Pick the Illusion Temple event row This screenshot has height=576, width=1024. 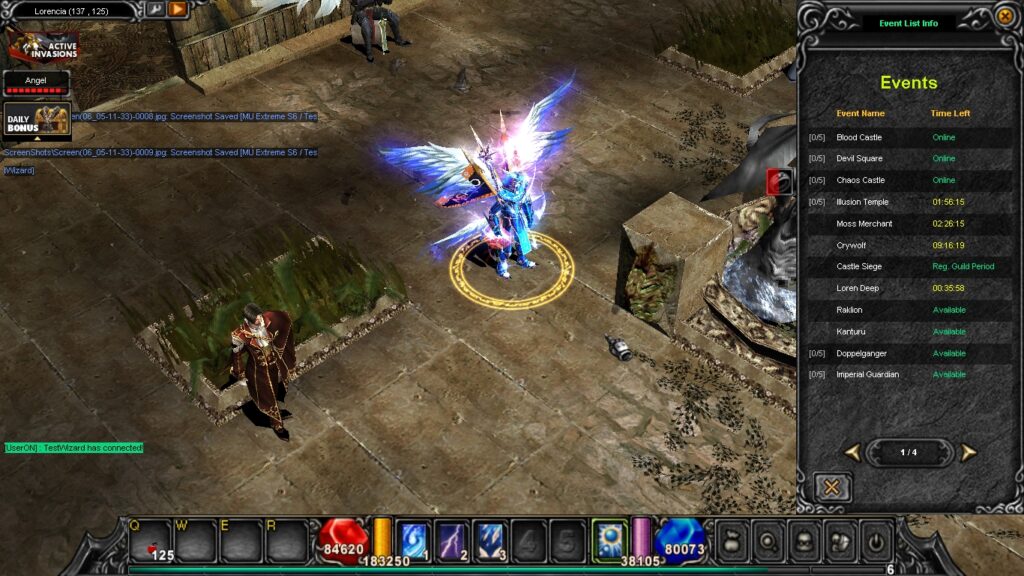pos(862,202)
